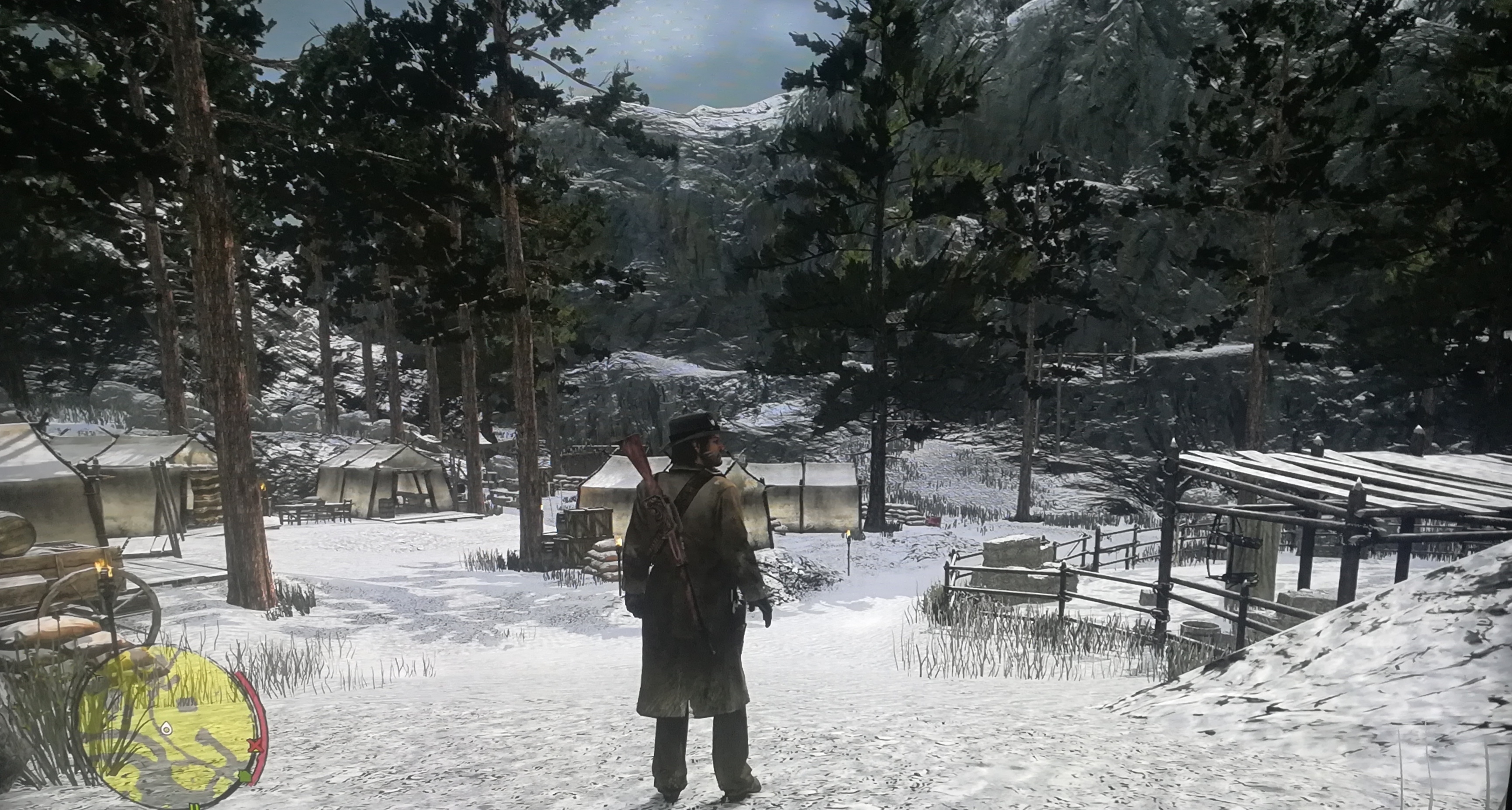
Task: Click the white player arrow on minimap
Action: pos(166,729)
